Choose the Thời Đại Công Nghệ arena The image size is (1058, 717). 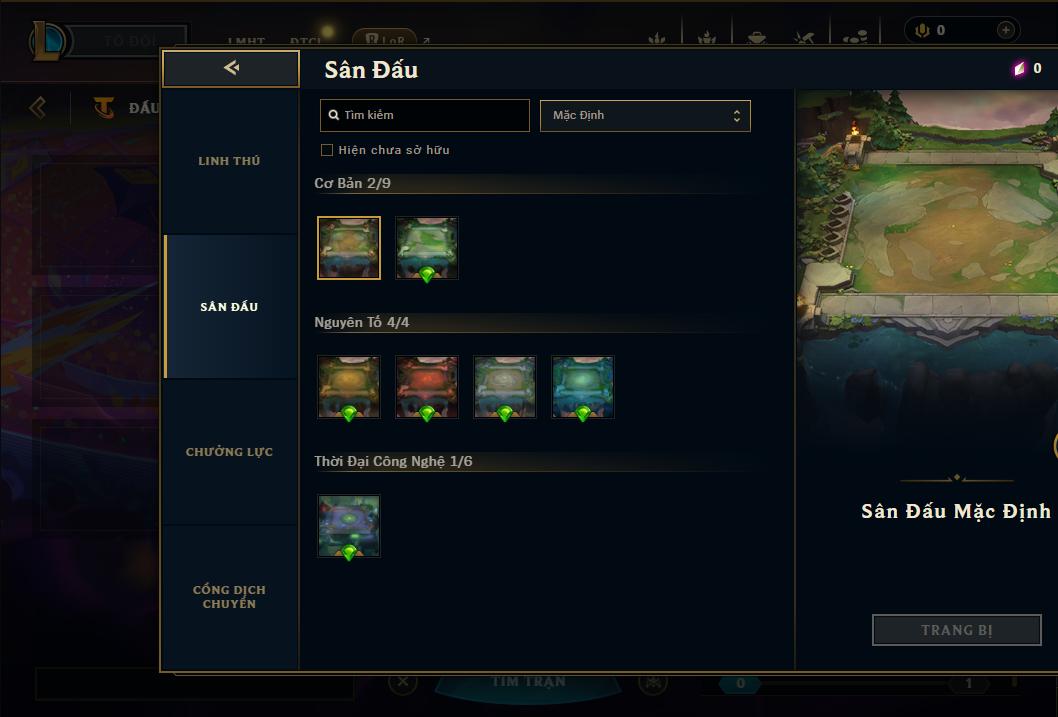[349, 526]
